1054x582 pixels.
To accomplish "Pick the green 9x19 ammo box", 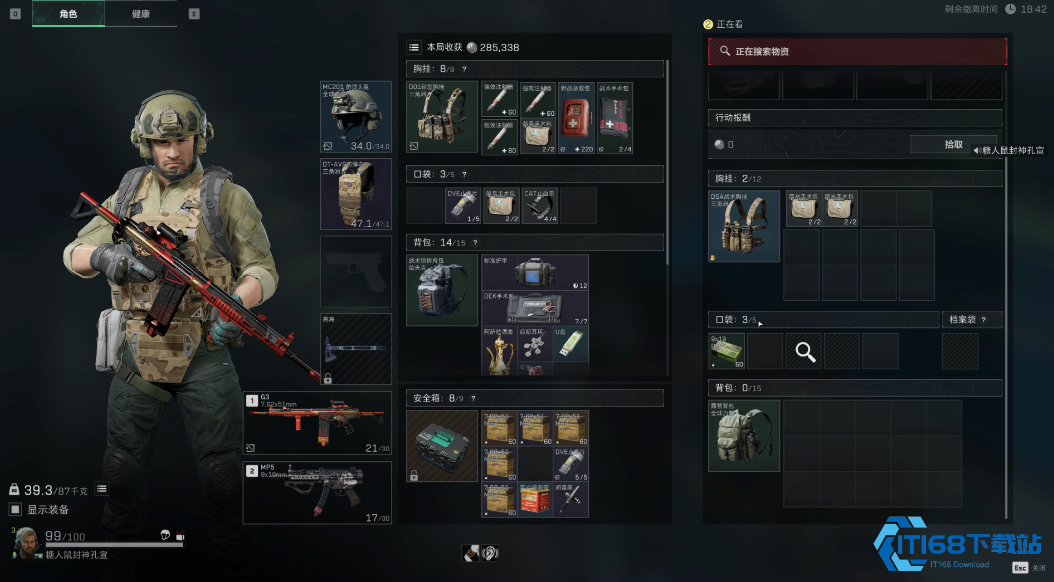I will [727, 351].
